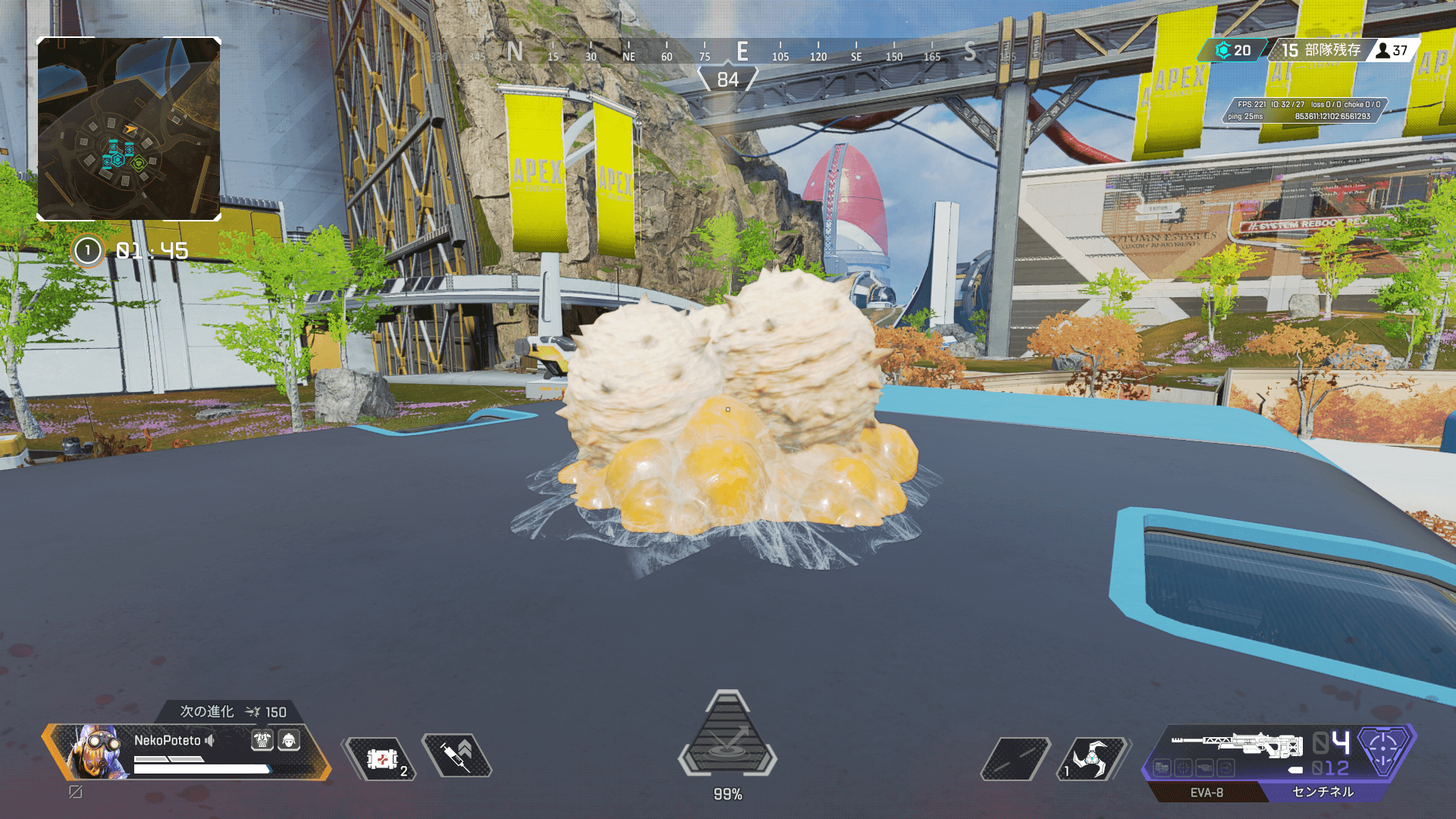Switch to the EVA-8 weapon tab
The height and width of the screenshot is (819, 1456).
click(x=1206, y=792)
